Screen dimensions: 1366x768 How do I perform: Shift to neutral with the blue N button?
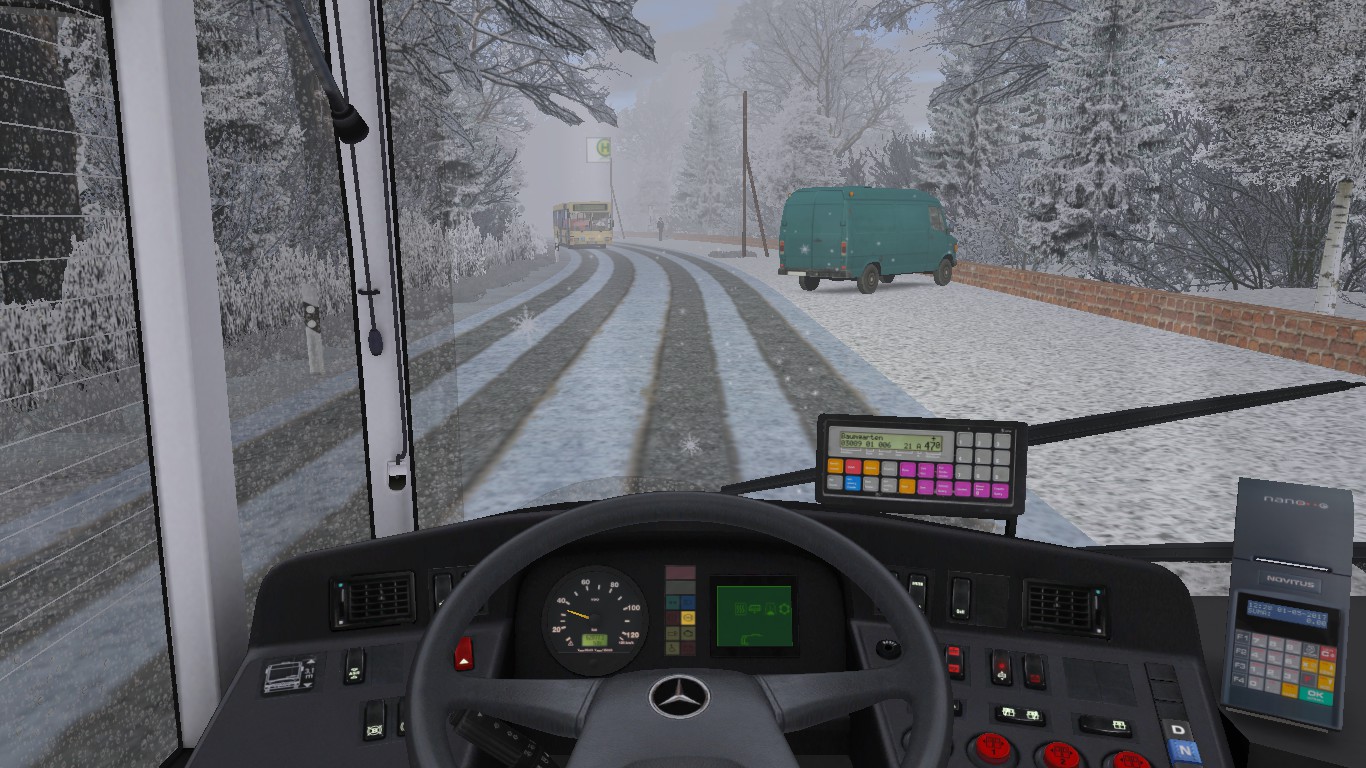(x=1183, y=752)
